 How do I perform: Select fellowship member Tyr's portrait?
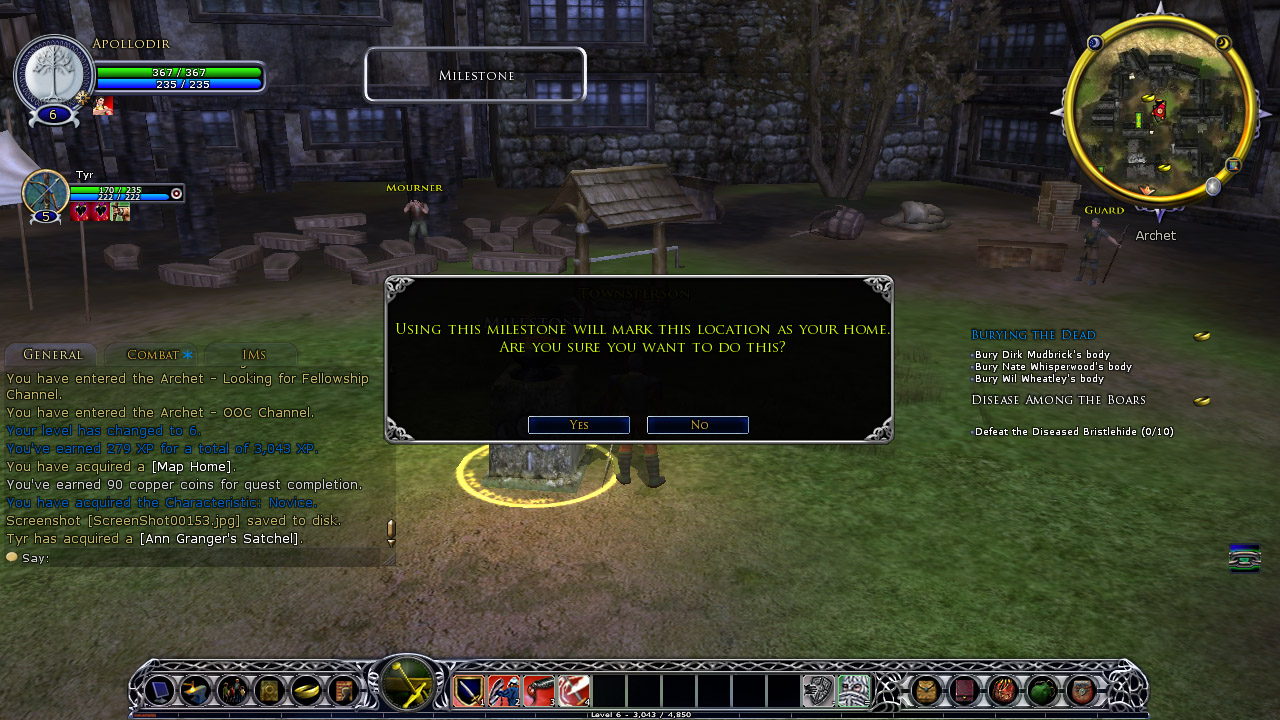(x=45, y=192)
